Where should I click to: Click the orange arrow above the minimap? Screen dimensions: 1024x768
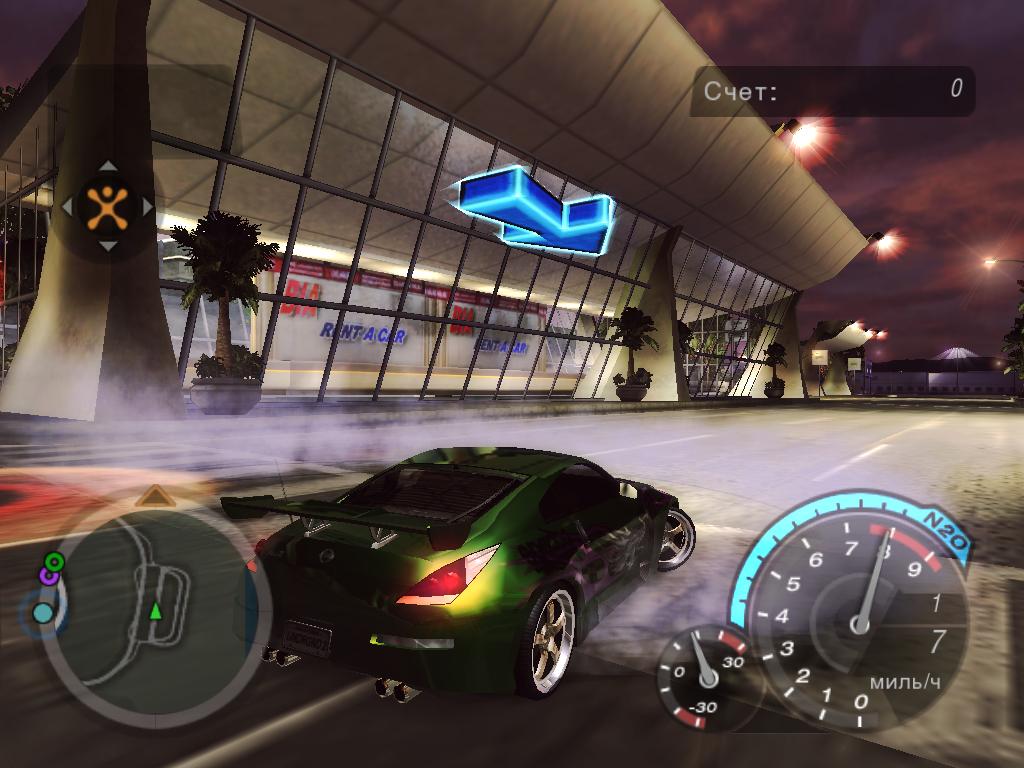153,495
